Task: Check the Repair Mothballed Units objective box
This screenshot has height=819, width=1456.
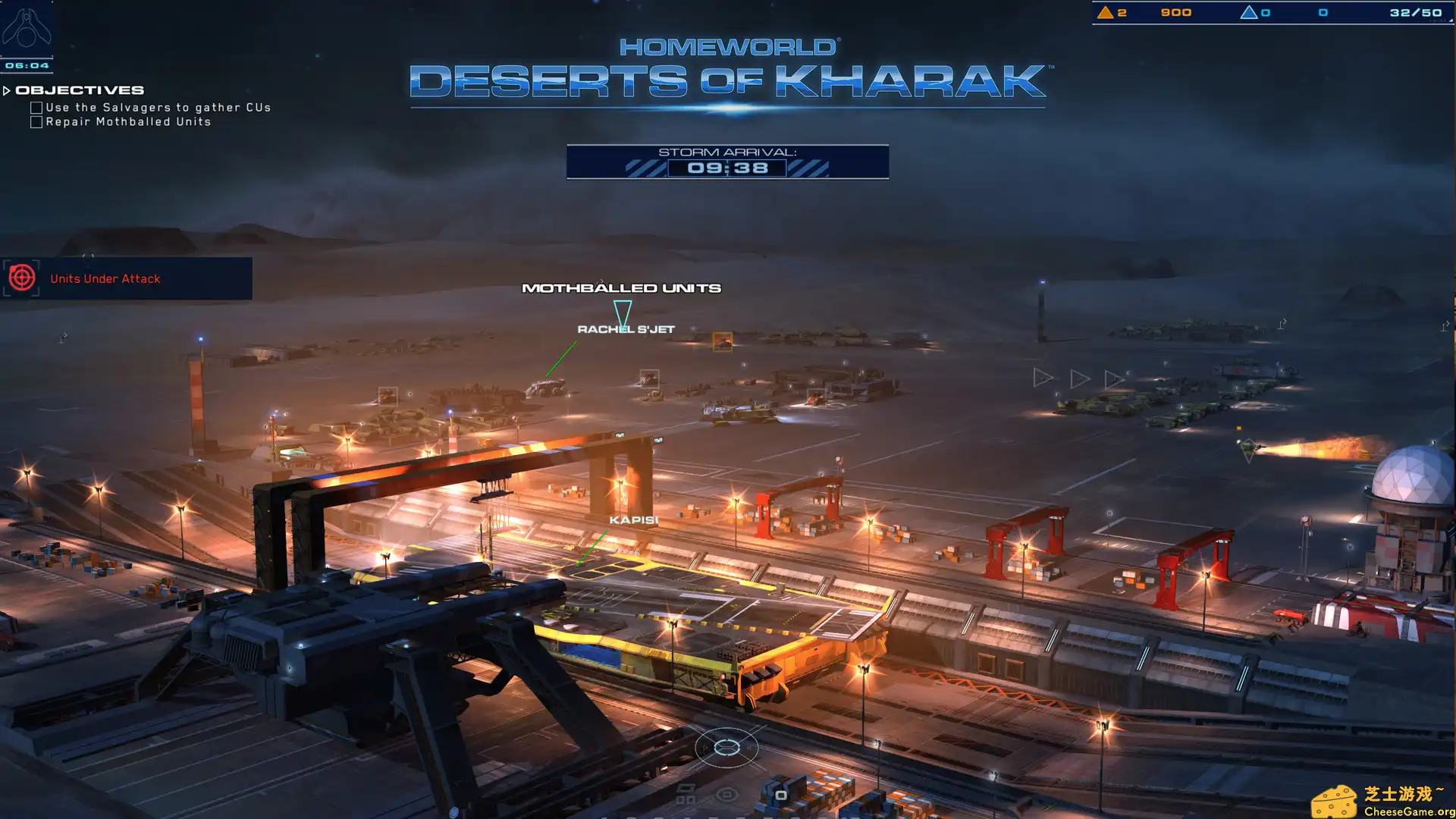Action: point(35,121)
